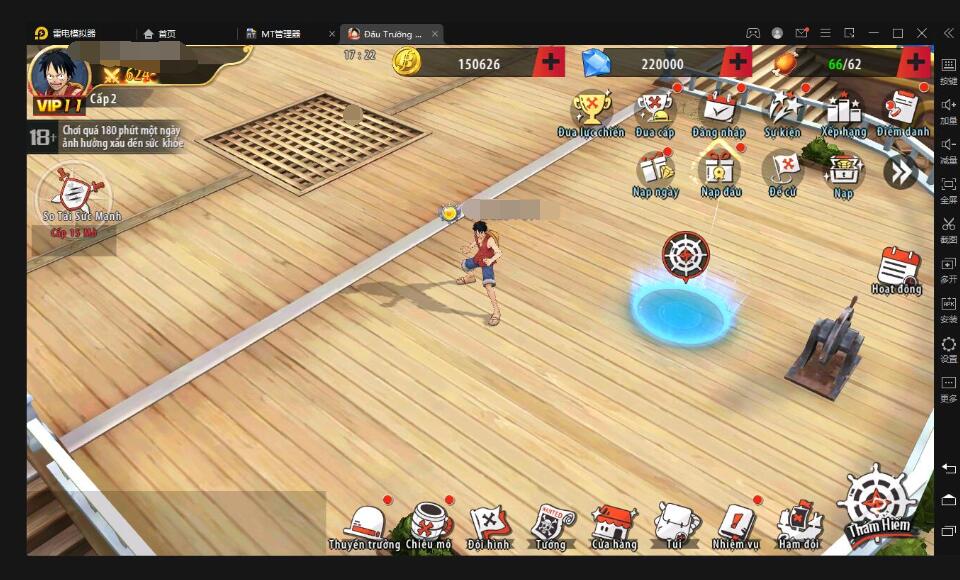Open the Sự kiện events stars icon
The height and width of the screenshot is (580, 960).
point(782,110)
